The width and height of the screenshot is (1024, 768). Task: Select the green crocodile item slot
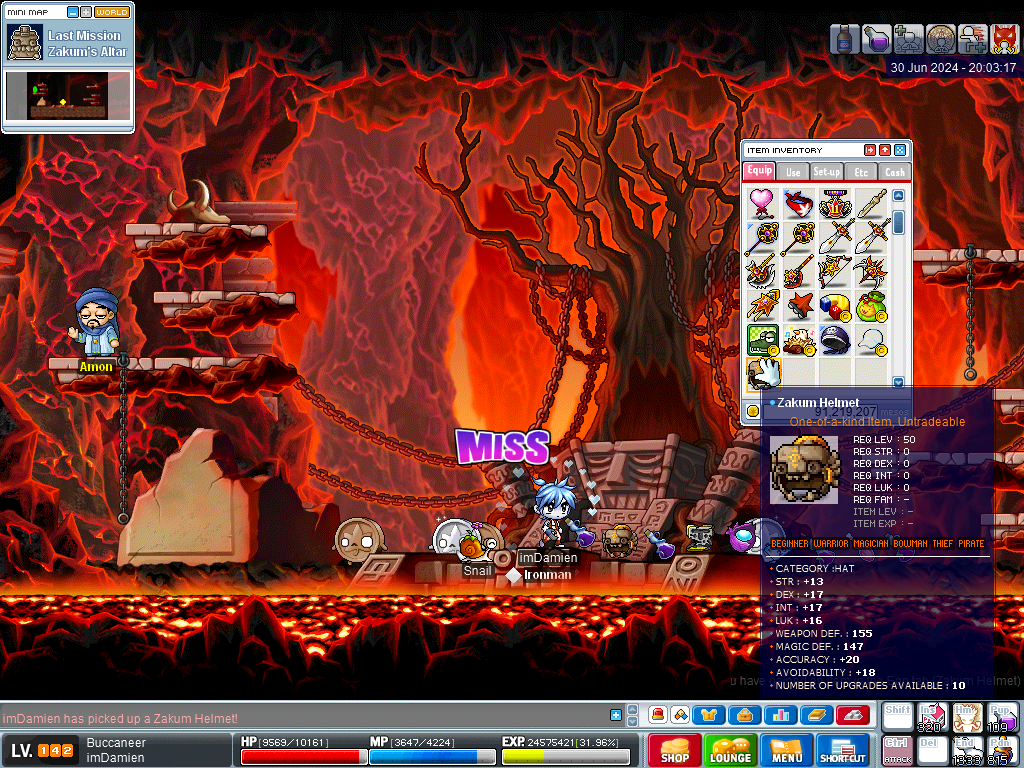763,339
